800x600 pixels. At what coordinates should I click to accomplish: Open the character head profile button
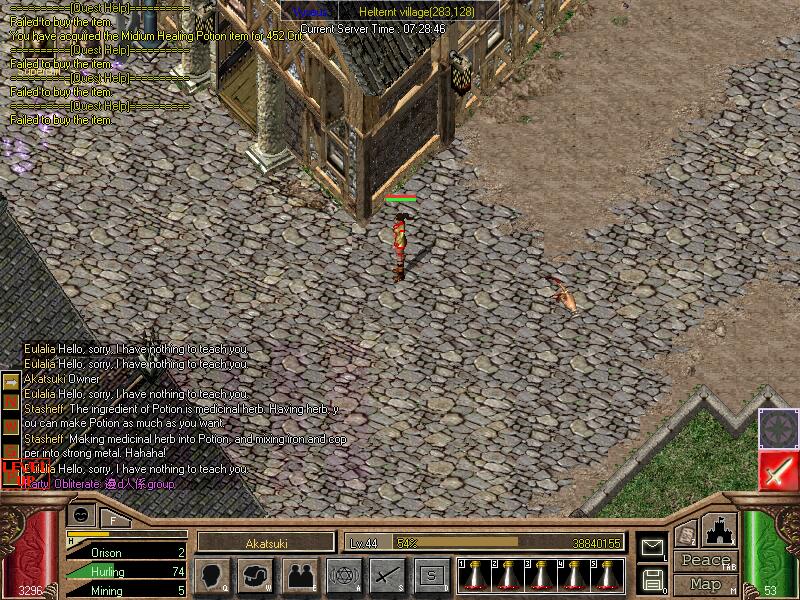click(x=213, y=575)
